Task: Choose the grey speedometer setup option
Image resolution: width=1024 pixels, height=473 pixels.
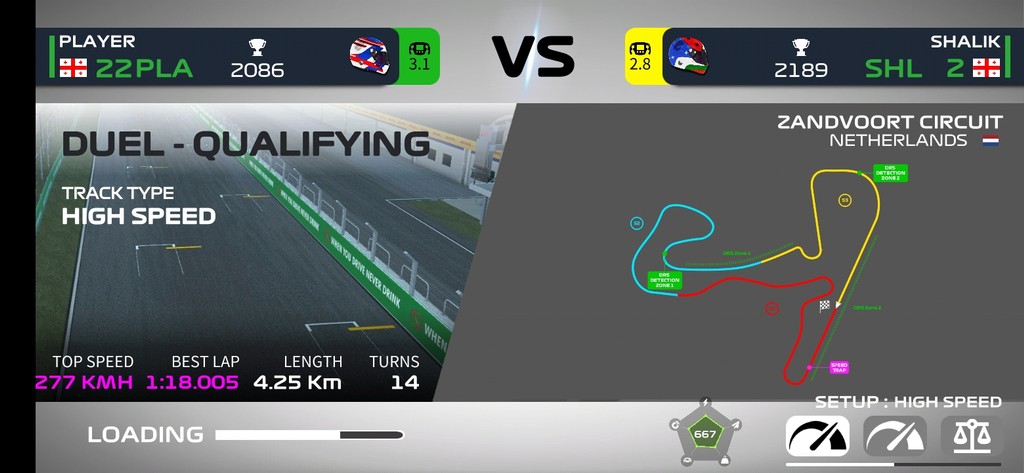Action: (895, 435)
